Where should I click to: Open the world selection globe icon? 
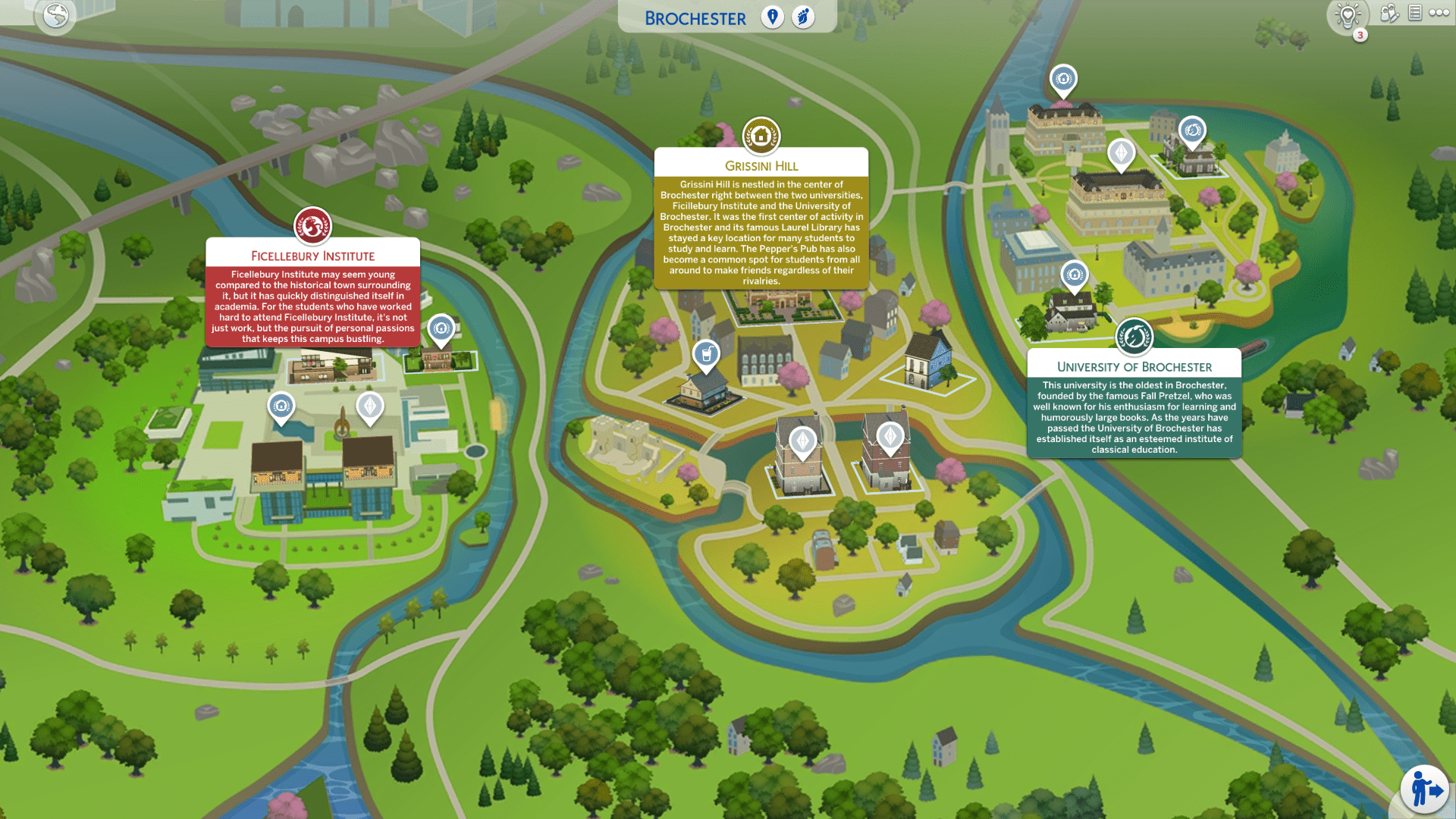click(56, 15)
